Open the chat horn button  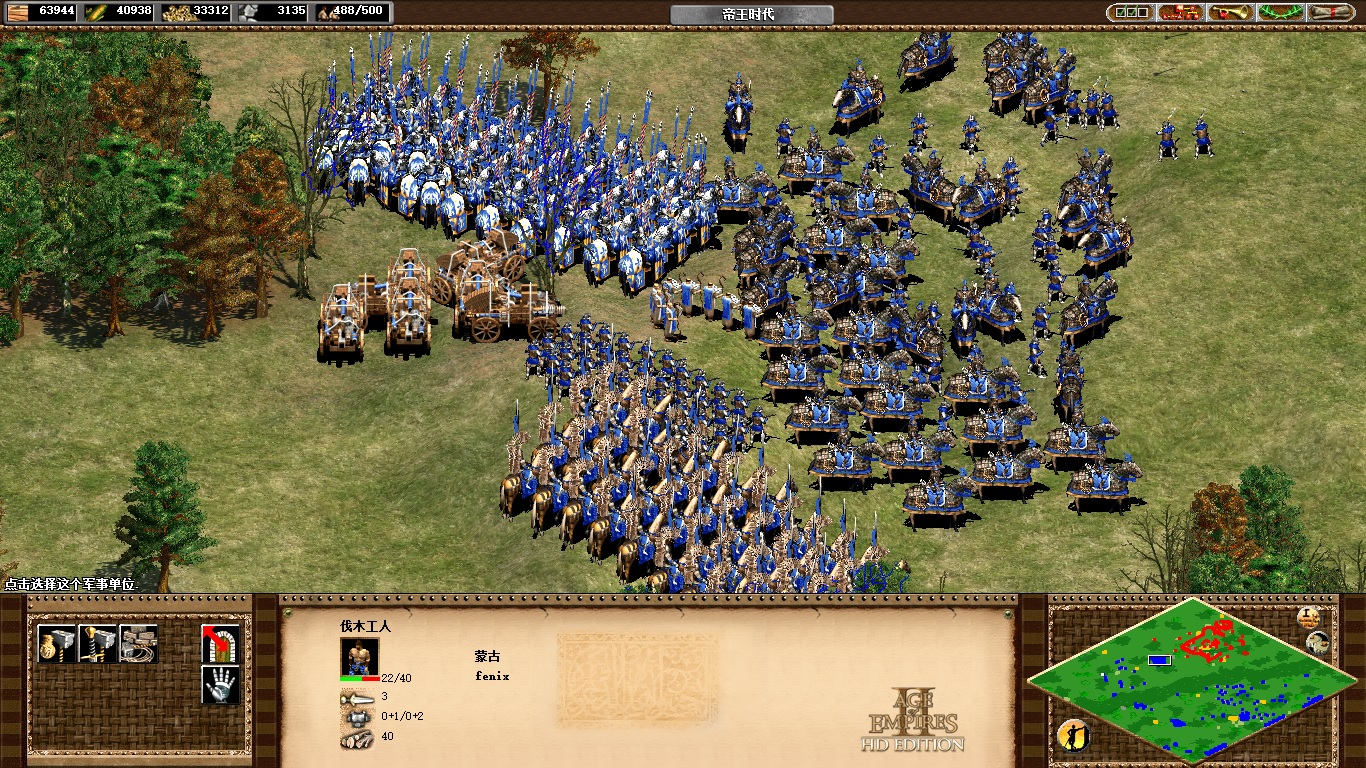click(1230, 13)
